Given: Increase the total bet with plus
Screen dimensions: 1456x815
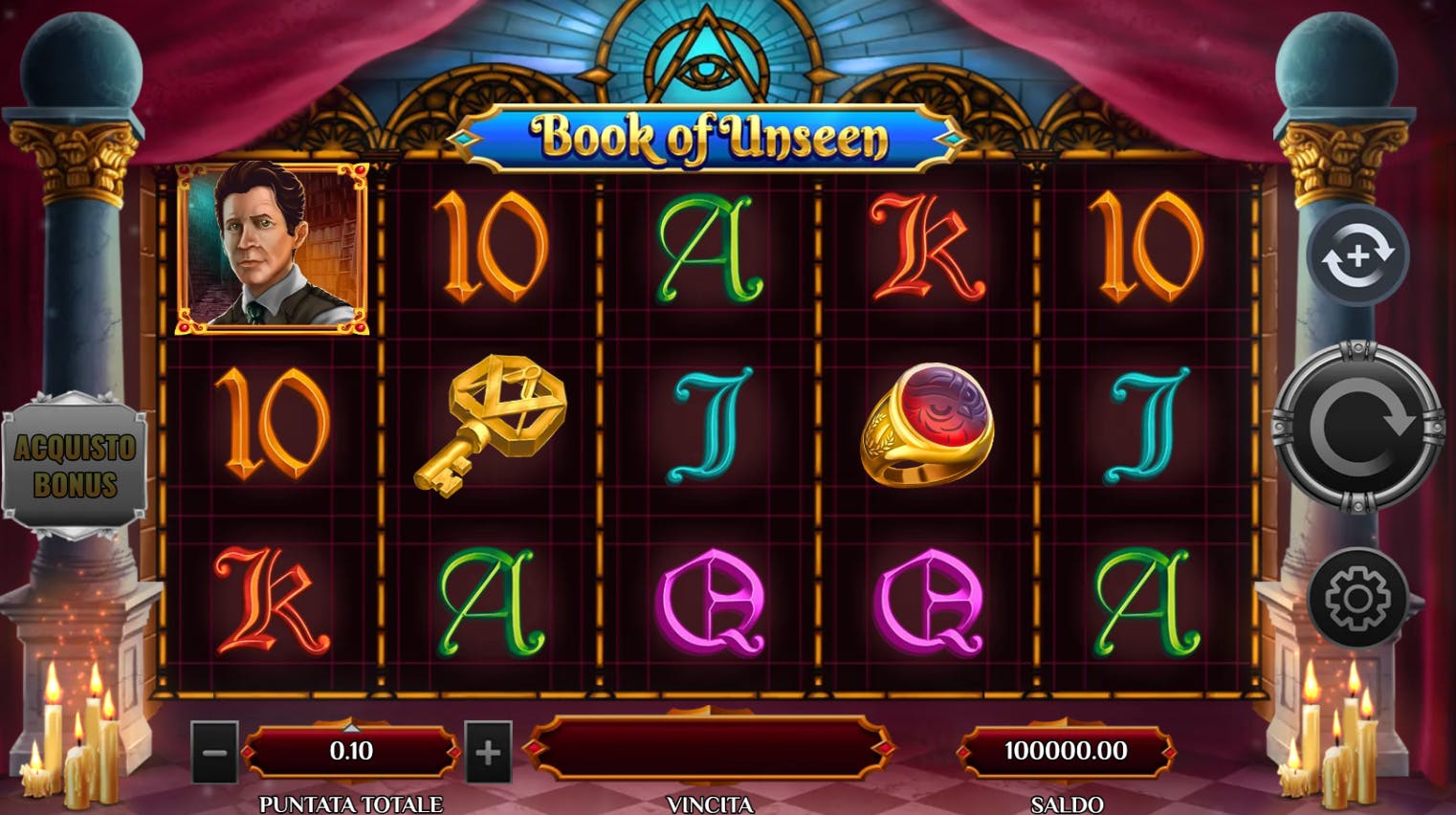Looking at the screenshot, I should pos(488,753).
